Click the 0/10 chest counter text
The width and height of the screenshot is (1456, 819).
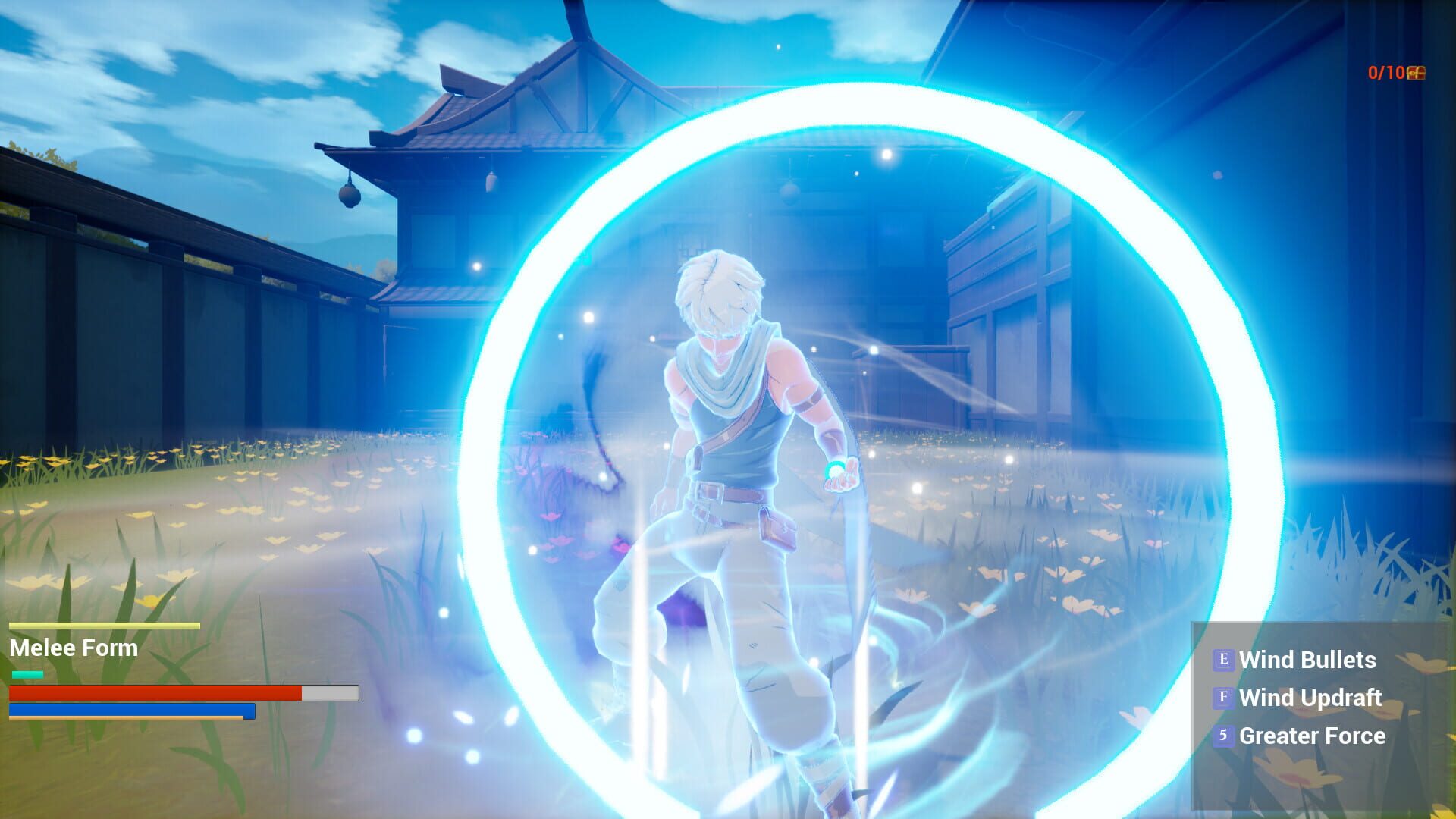(1387, 73)
